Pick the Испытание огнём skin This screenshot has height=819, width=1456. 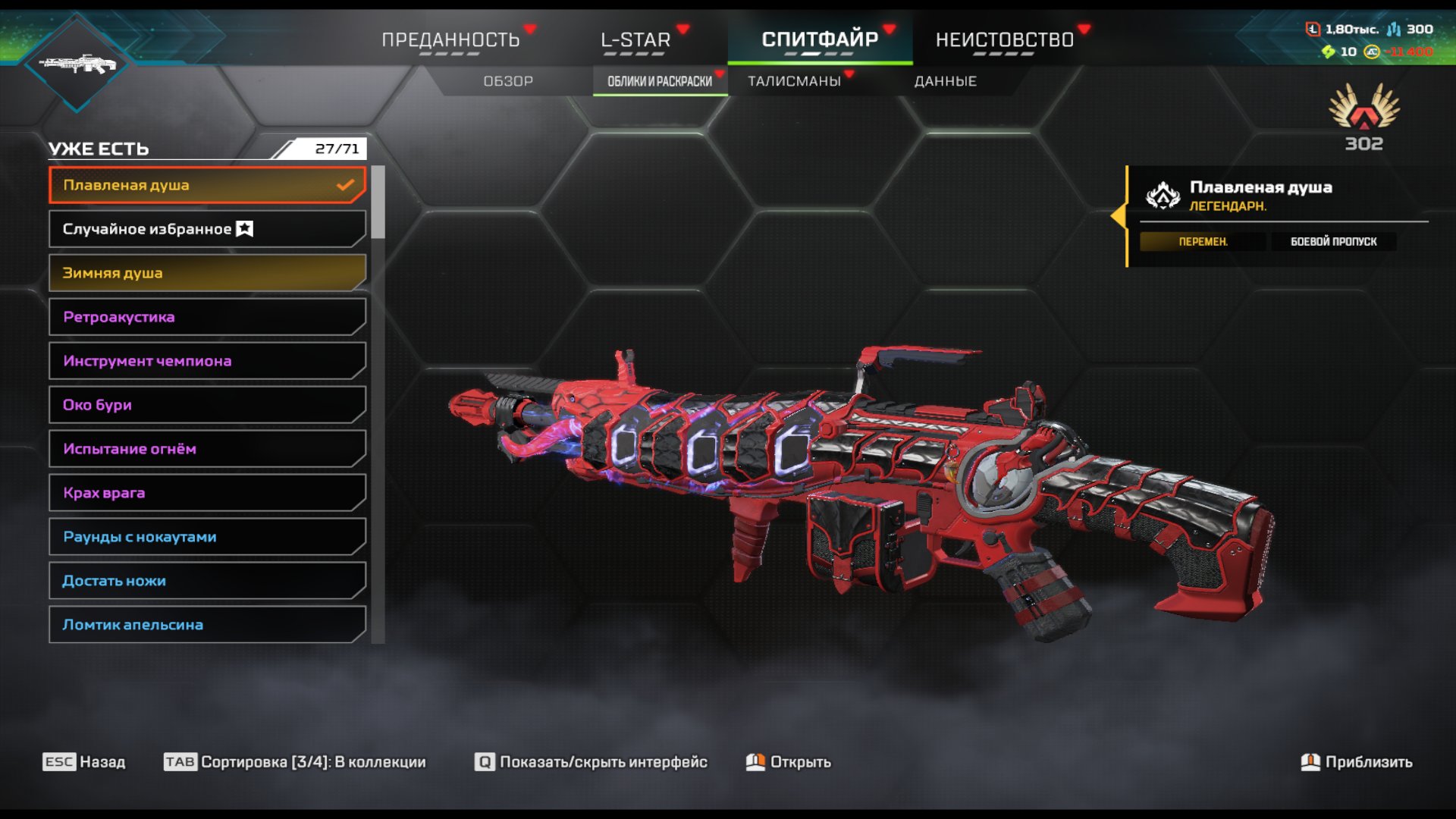206,449
